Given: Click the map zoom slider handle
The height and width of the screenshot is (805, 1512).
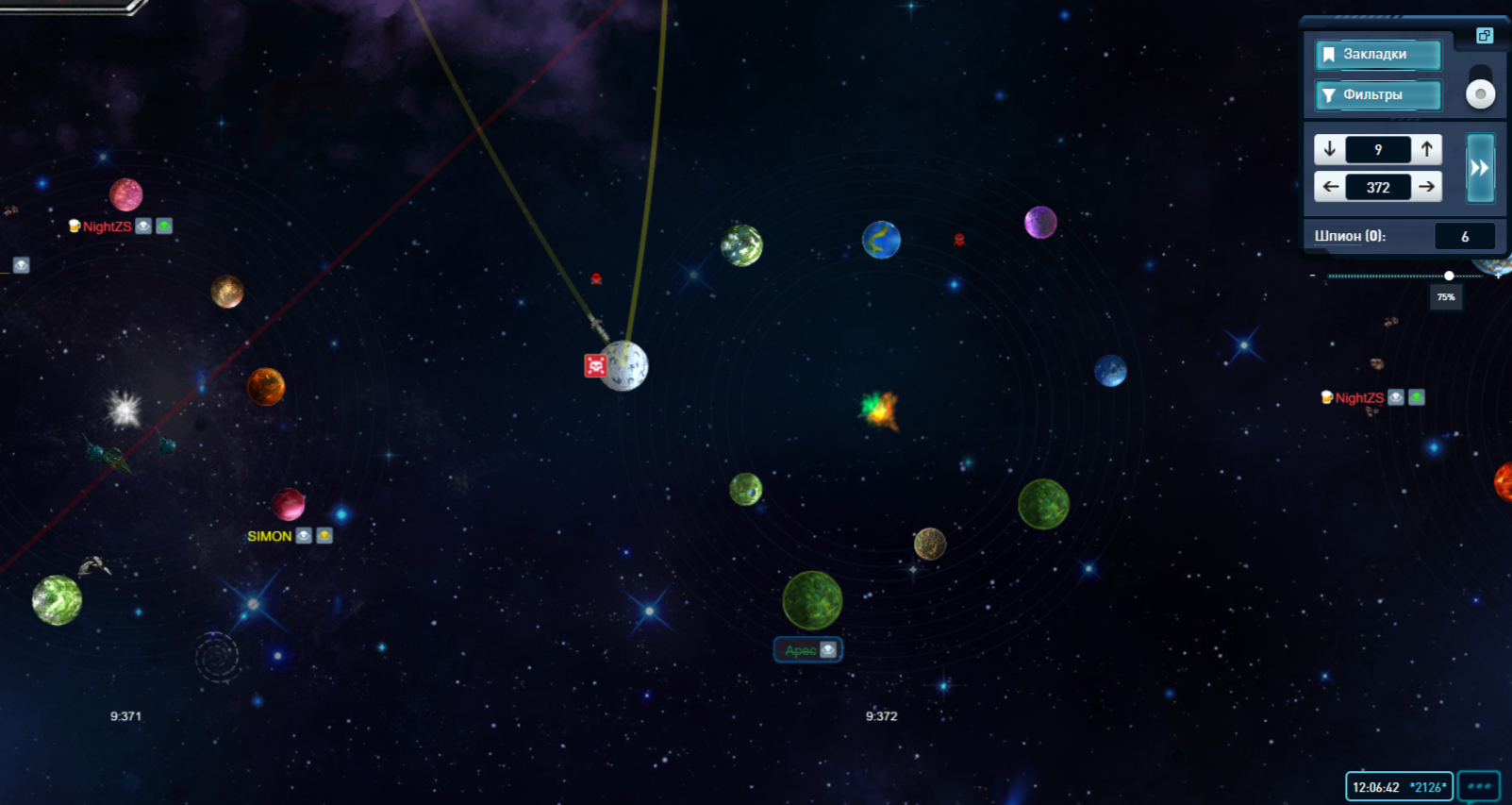Looking at the screenshot, I should (x=1449, y=276).
